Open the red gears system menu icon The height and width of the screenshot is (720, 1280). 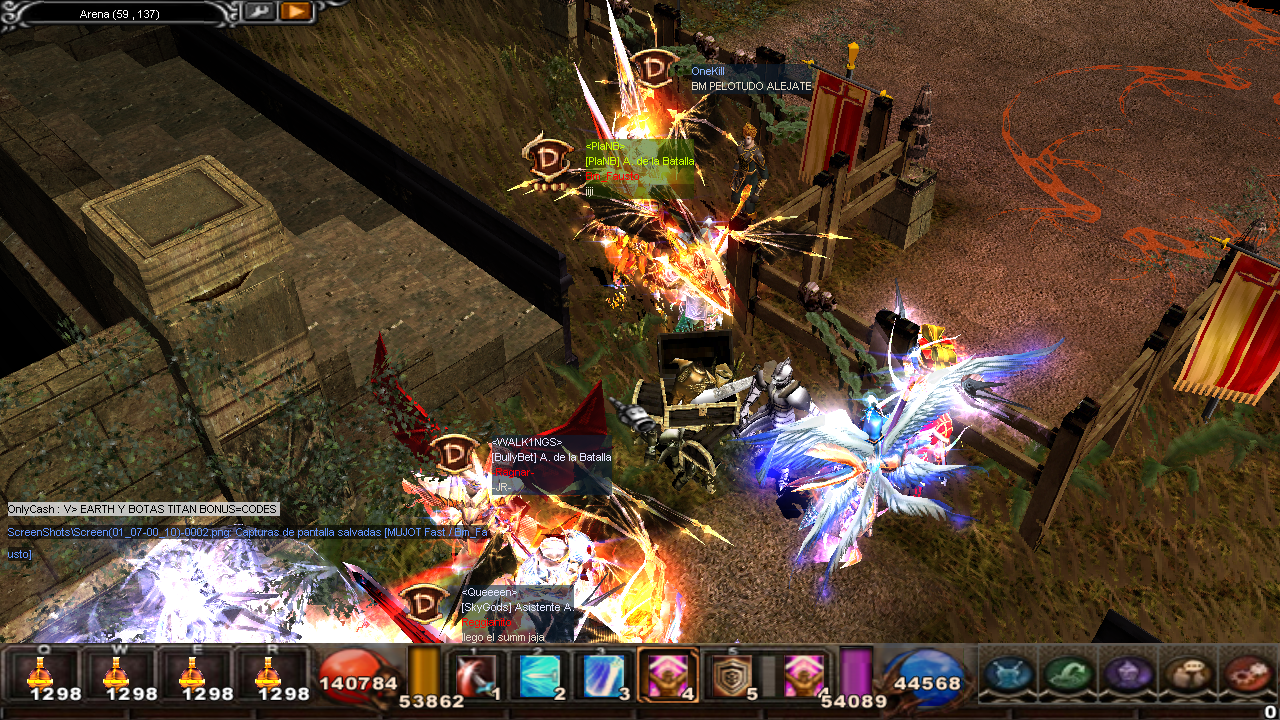(1248, 674)
